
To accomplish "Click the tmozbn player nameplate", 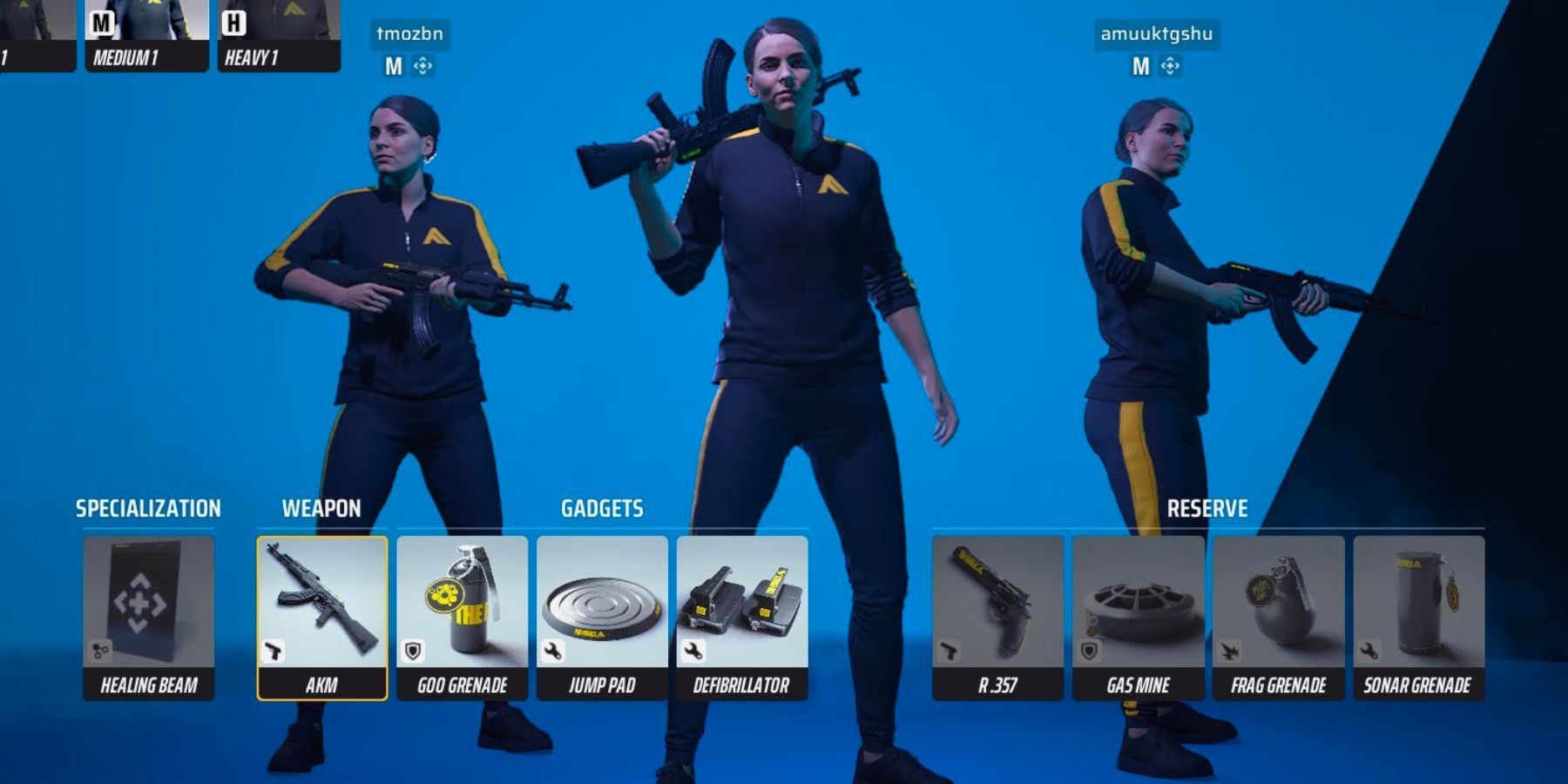I will point(409,35).
